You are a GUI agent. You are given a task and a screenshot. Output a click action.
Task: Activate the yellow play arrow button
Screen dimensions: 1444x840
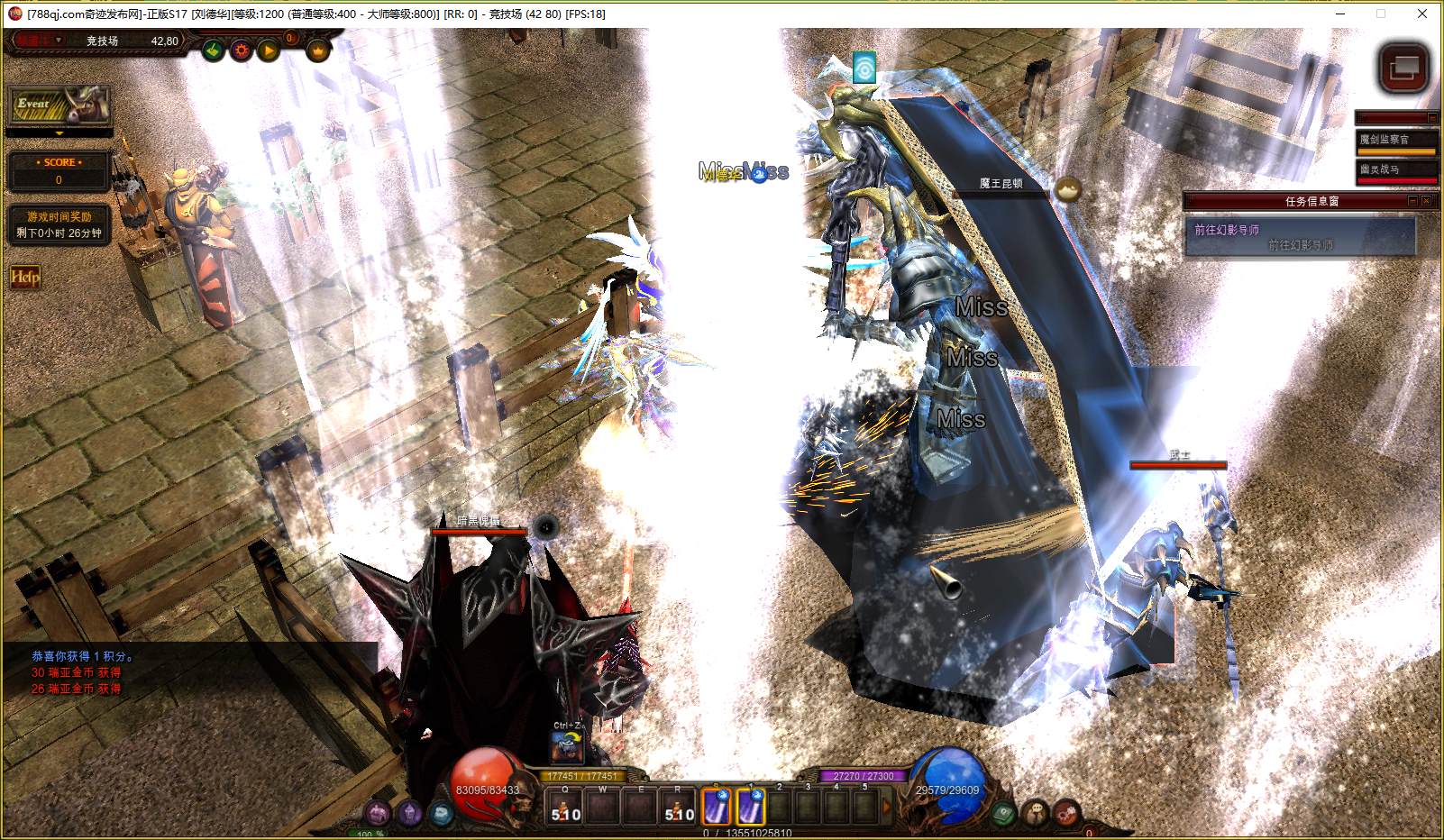click(269, 50)
